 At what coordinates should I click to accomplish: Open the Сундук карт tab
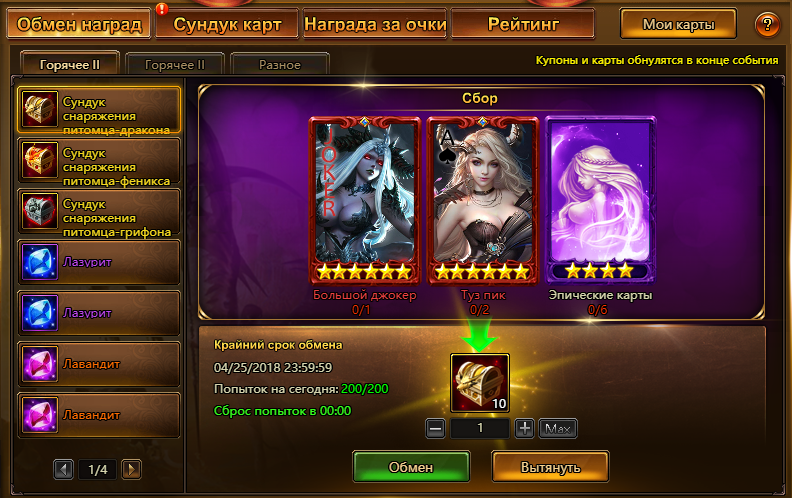pyautogui.click(x=234, y=23)
